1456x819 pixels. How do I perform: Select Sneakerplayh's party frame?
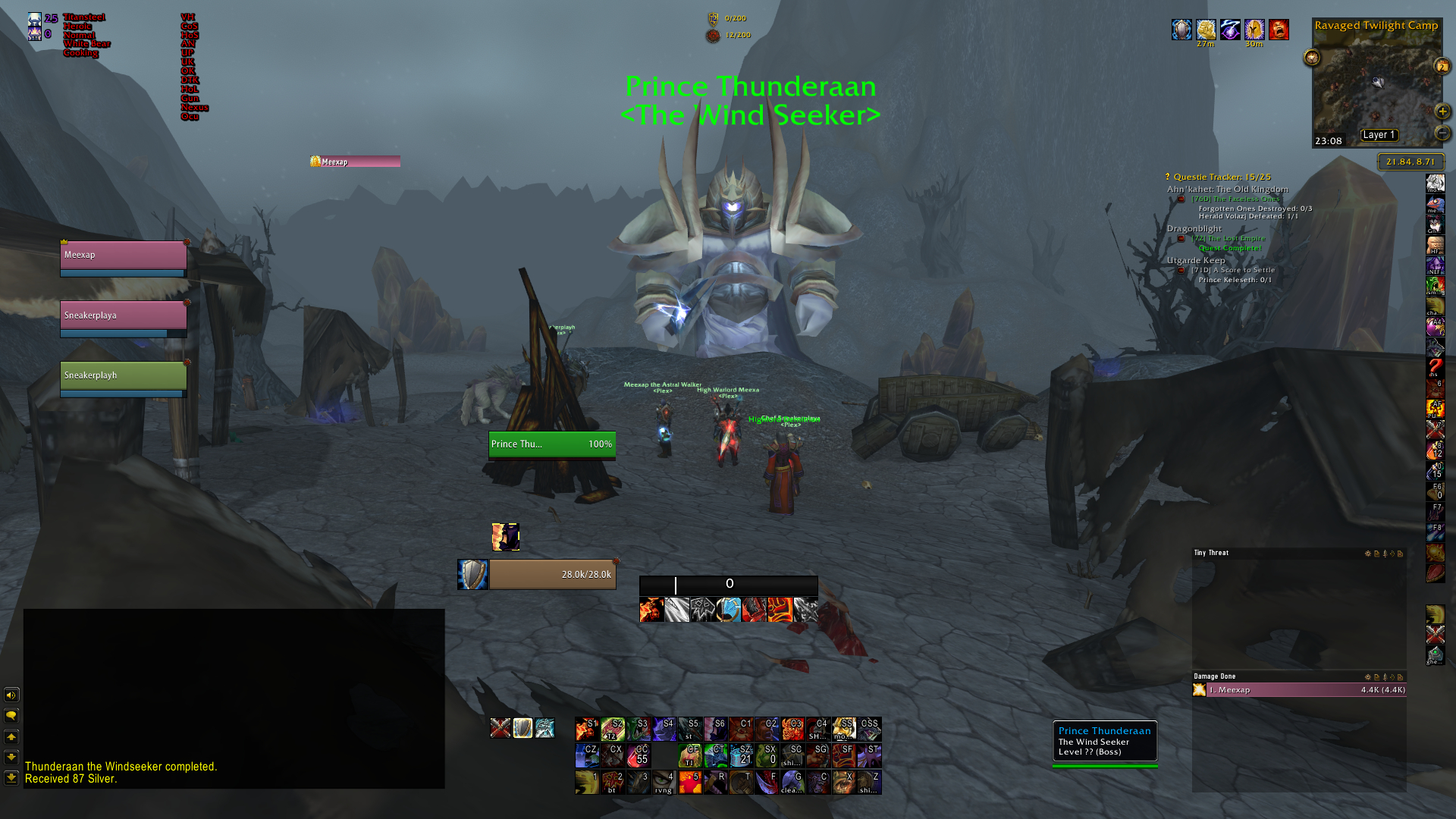[123, 375]
